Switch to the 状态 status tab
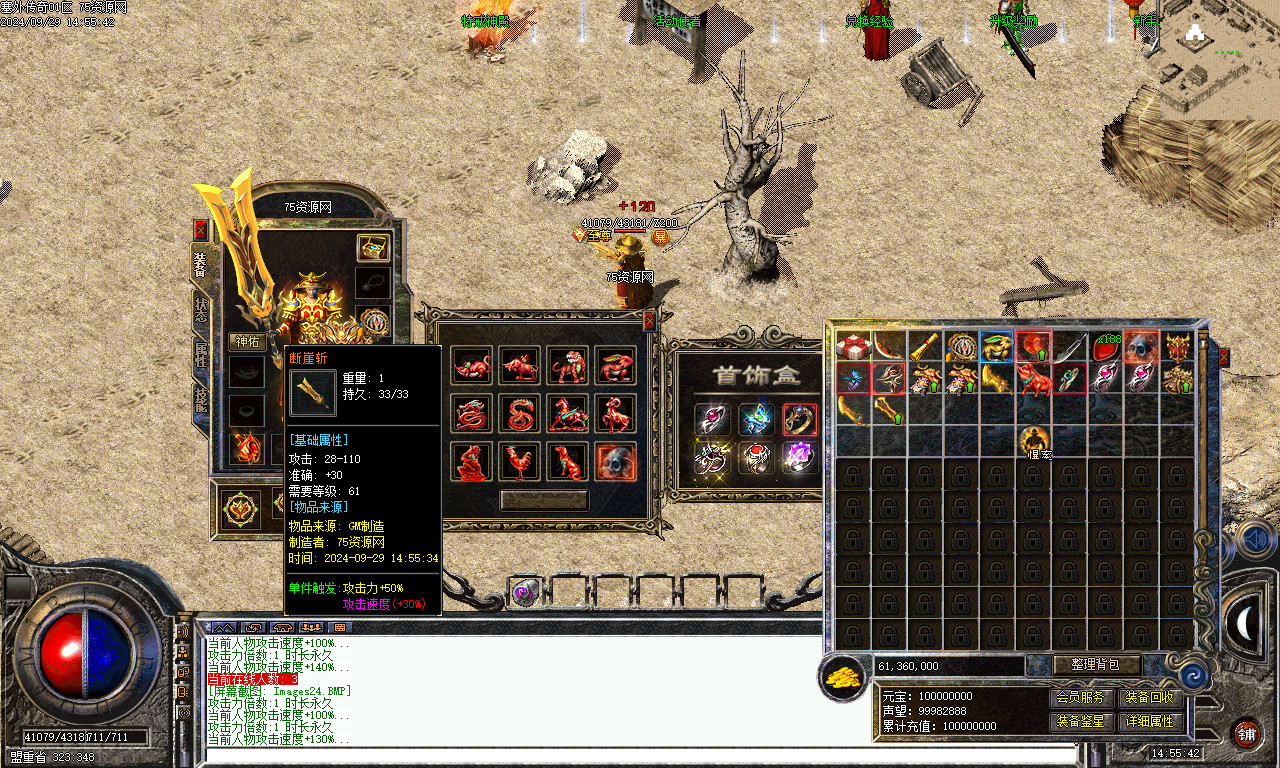The height and width of the screenshot is (768, 1280). click(x=200, y=310)
